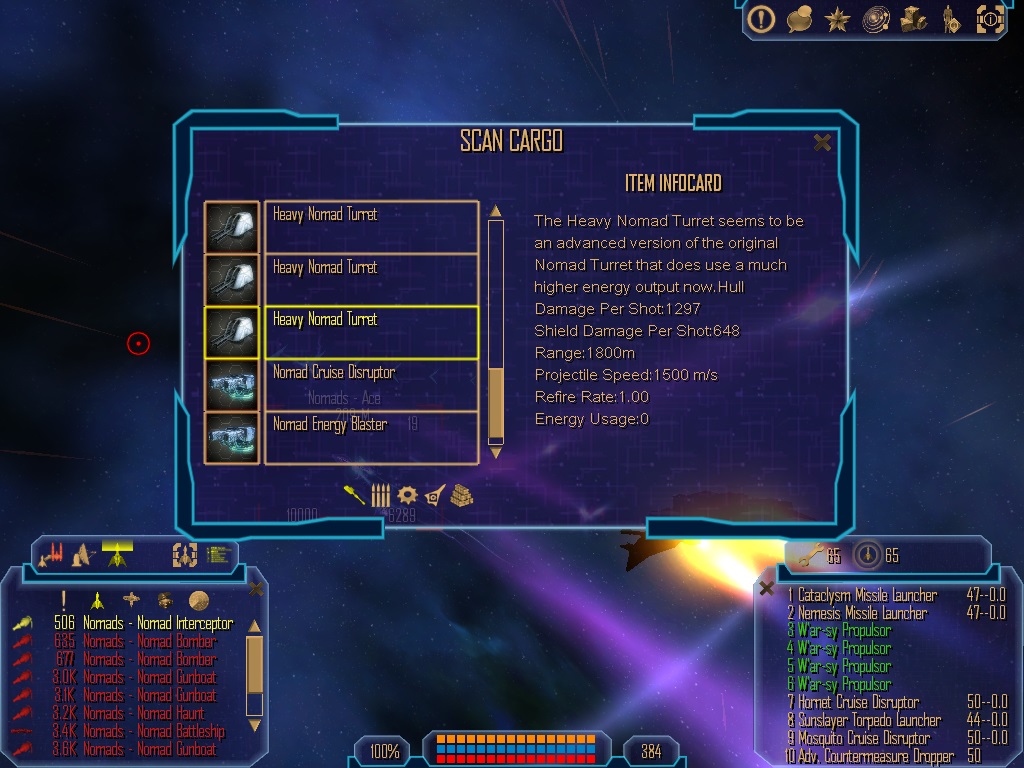Click the cargo list scroll-down arrow
Image resolution: width=1024 pixels, height=768 pixels.
[x=495, y=453]
